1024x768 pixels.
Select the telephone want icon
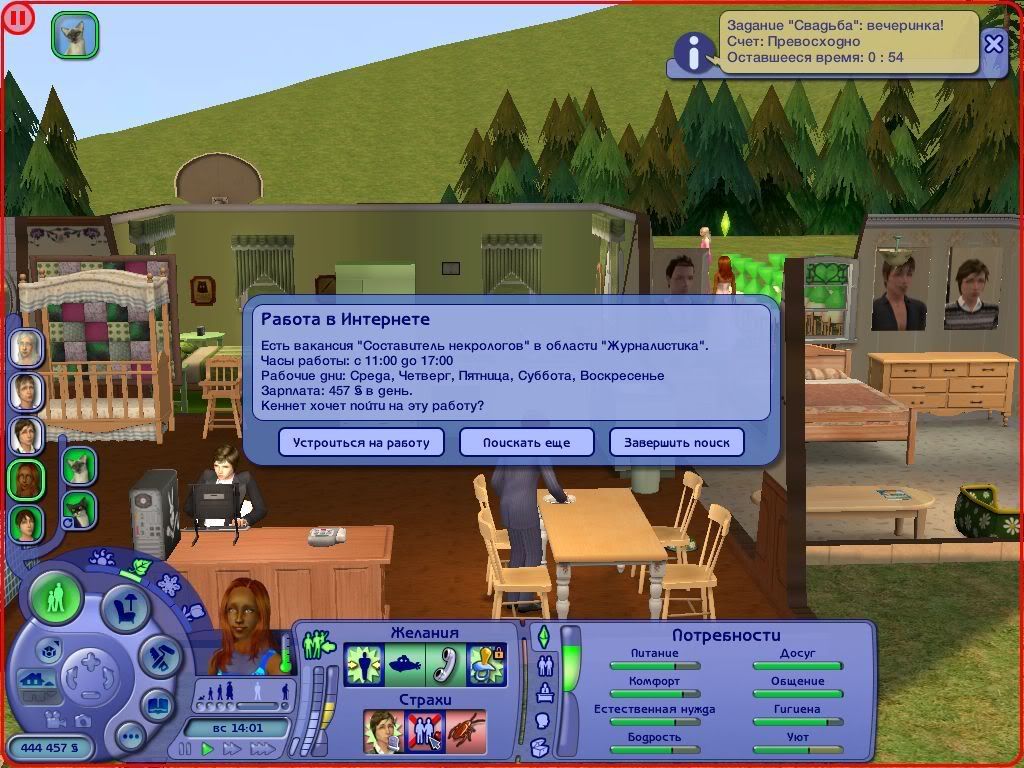click(445, 665)
